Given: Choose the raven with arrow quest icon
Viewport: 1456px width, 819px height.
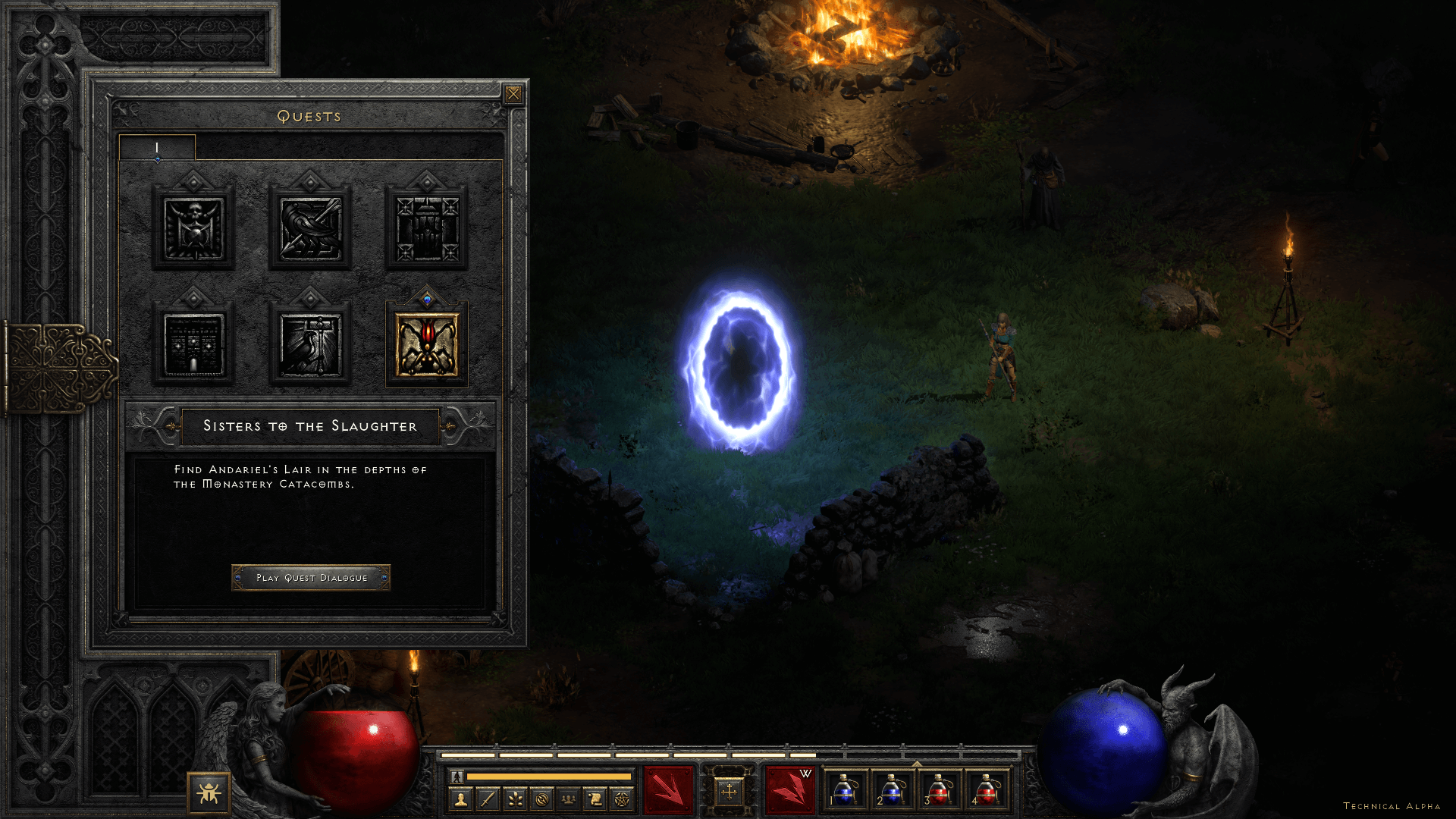Looking at the screenshot, I should [x=310, y=228].
